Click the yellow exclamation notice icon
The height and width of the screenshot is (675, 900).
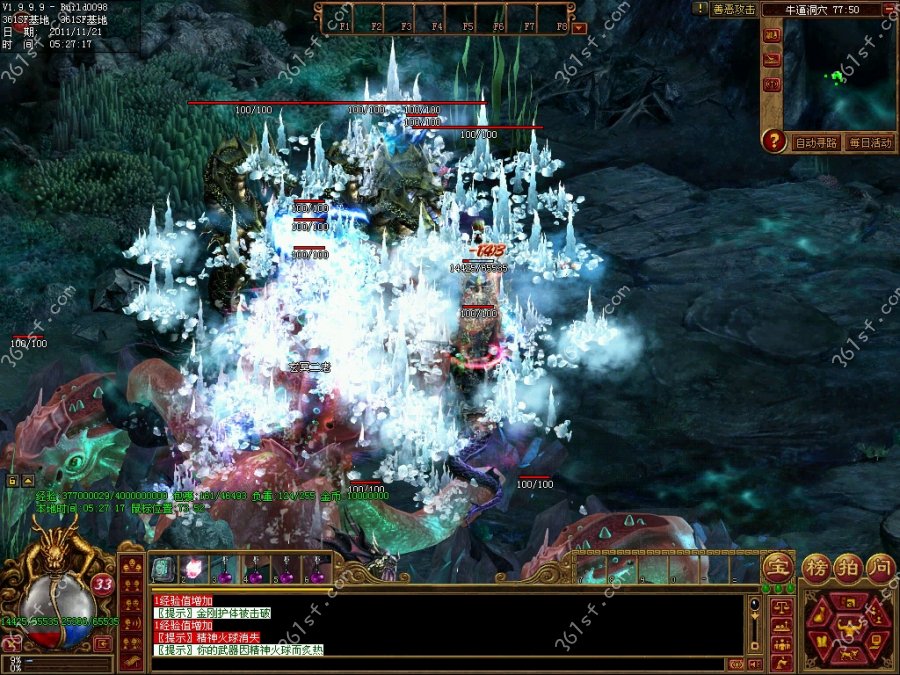point(700,8)
